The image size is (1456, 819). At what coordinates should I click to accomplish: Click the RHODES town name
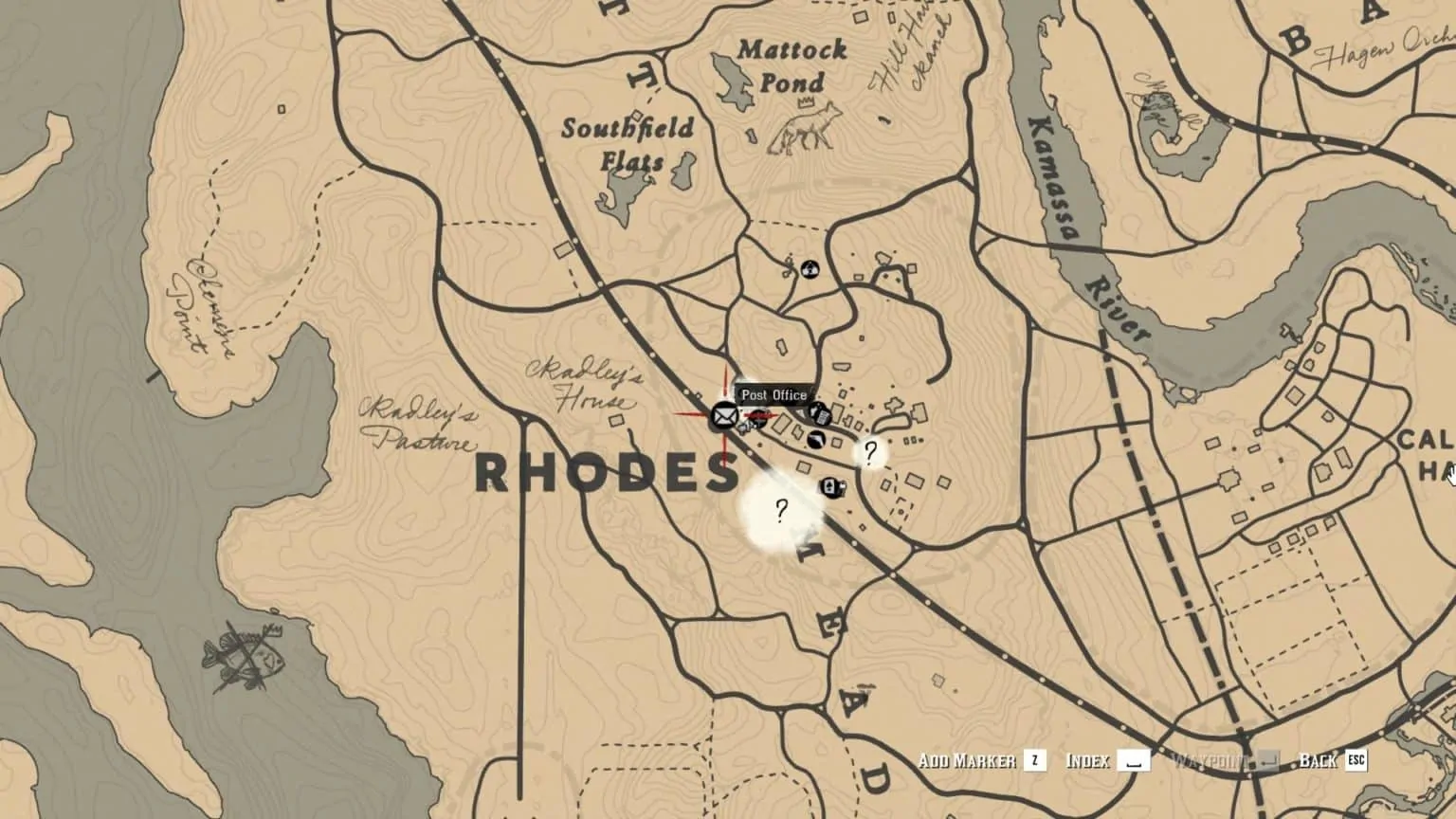[x=603, y=472]
